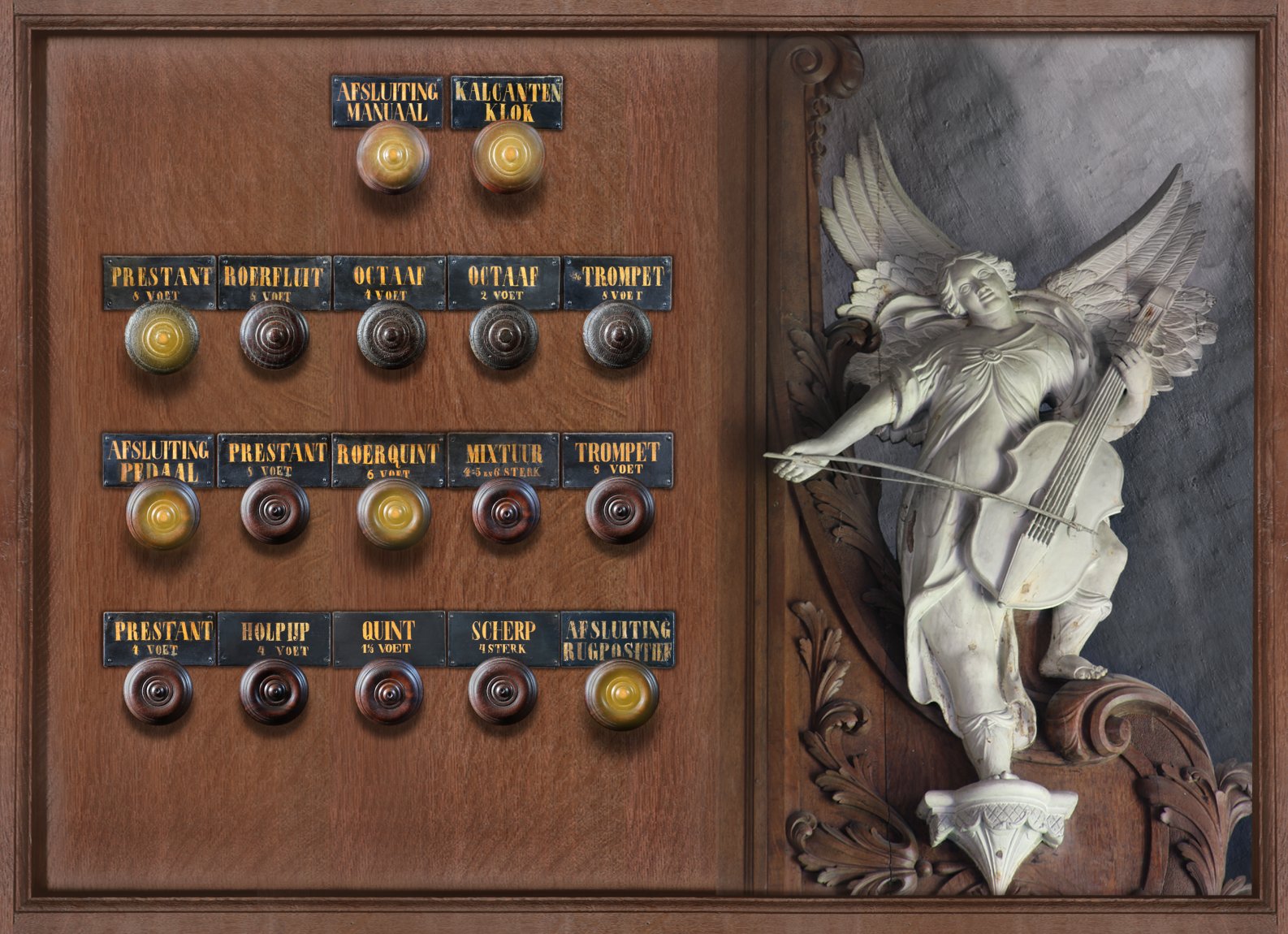The width and height of the screenshot is (1288, 934).
Task: Toggle the Afsluiting Pedaal knob
Action: click(162, 513)
